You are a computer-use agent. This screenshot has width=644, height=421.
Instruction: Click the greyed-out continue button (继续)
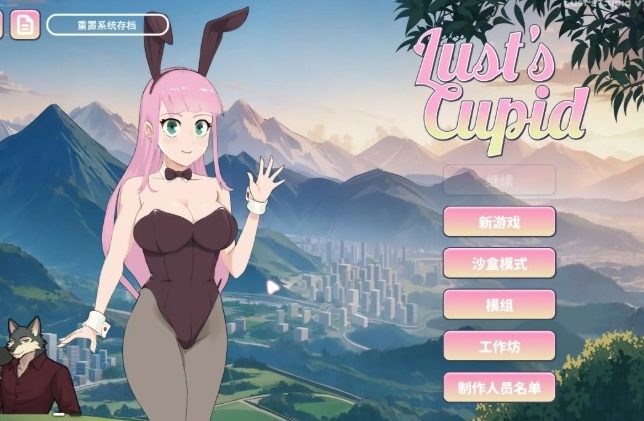499,180
